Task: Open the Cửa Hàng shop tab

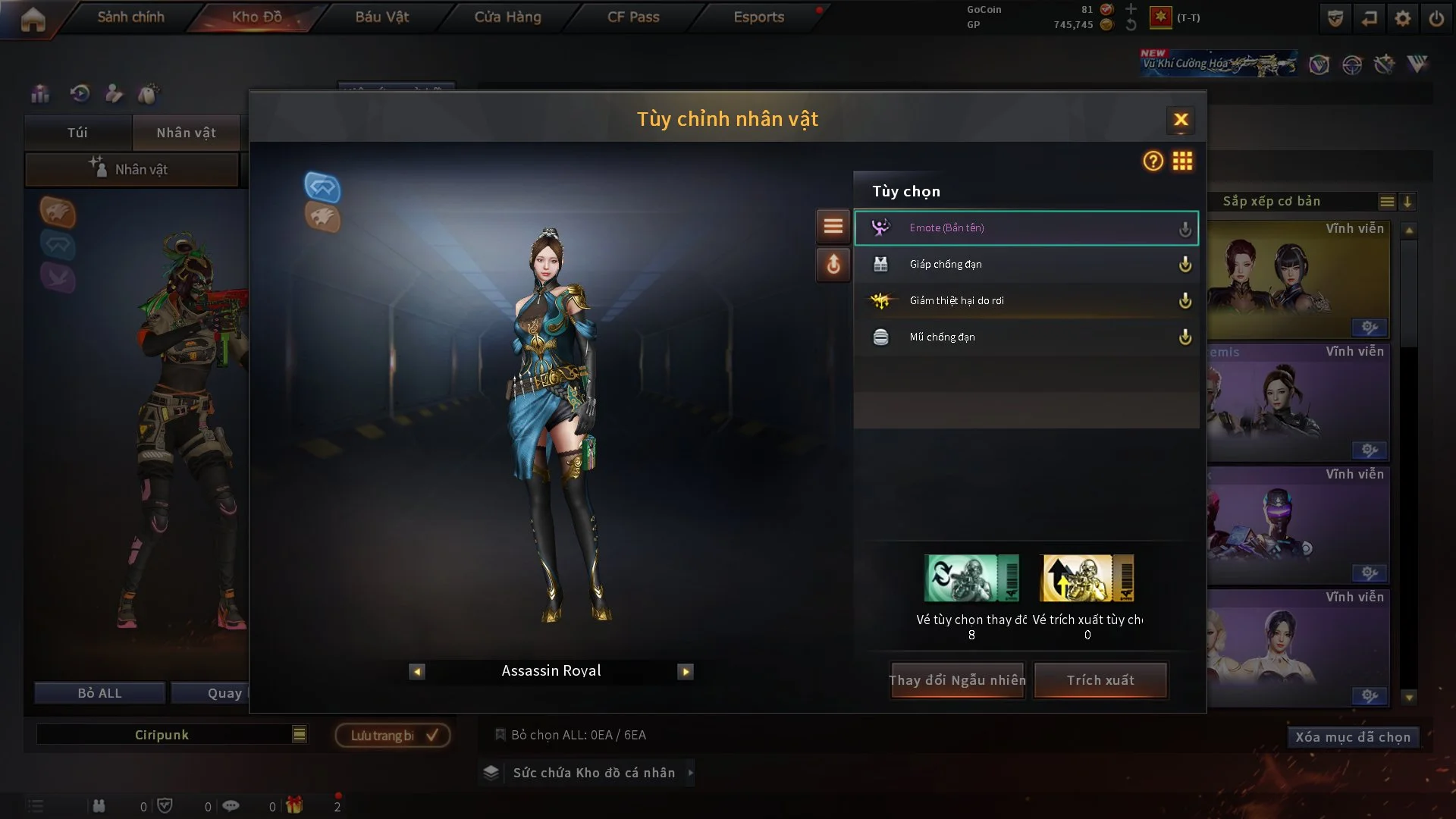Action: (507, 17)
